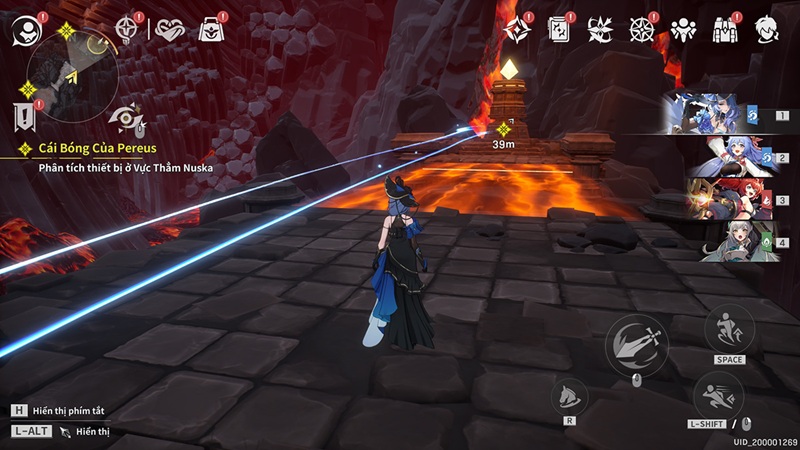
Task: Open the backpack inventory icon
Action: pyautogui.click(x=725, y=30)
